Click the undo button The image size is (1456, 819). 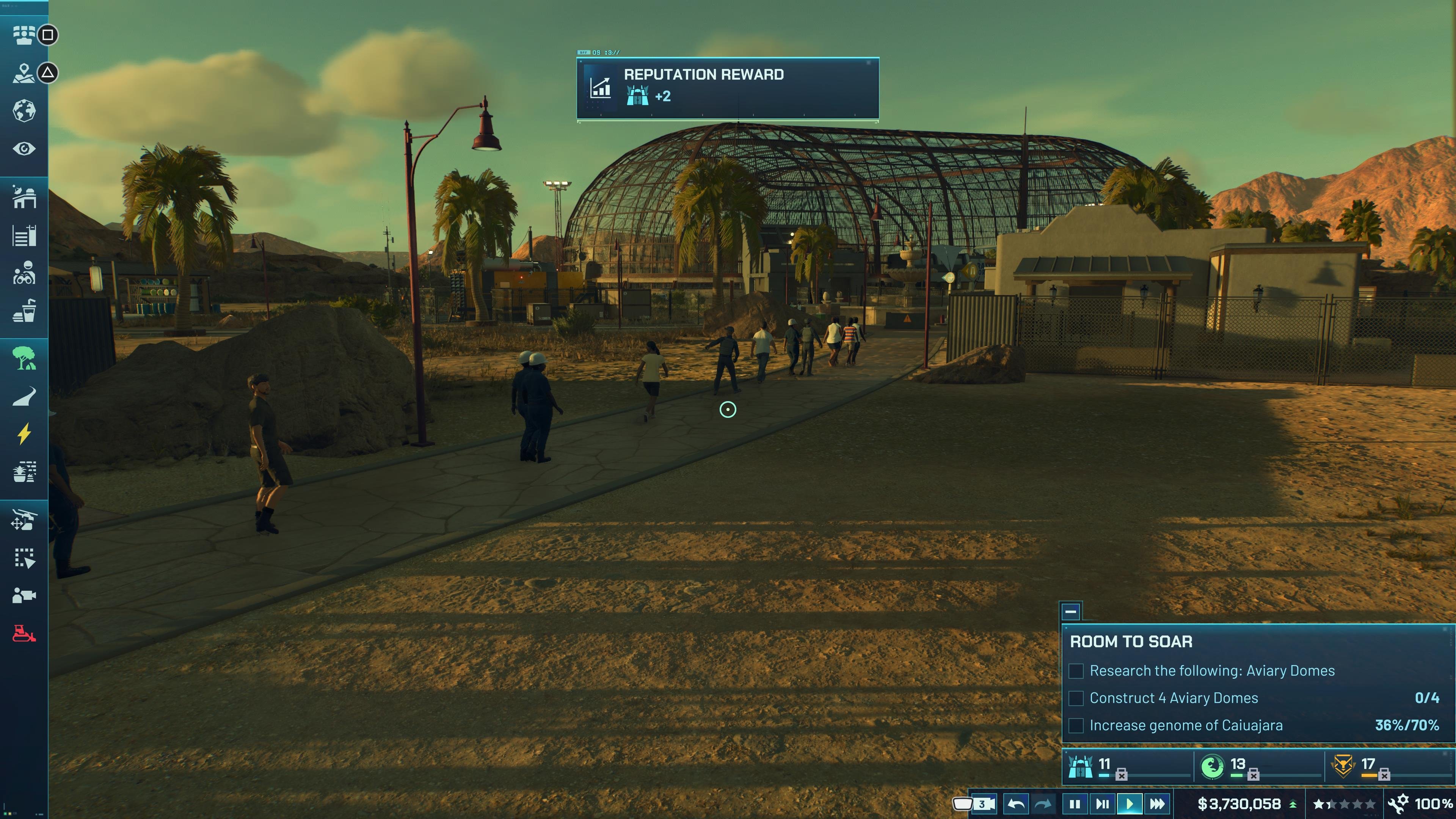1016,803
